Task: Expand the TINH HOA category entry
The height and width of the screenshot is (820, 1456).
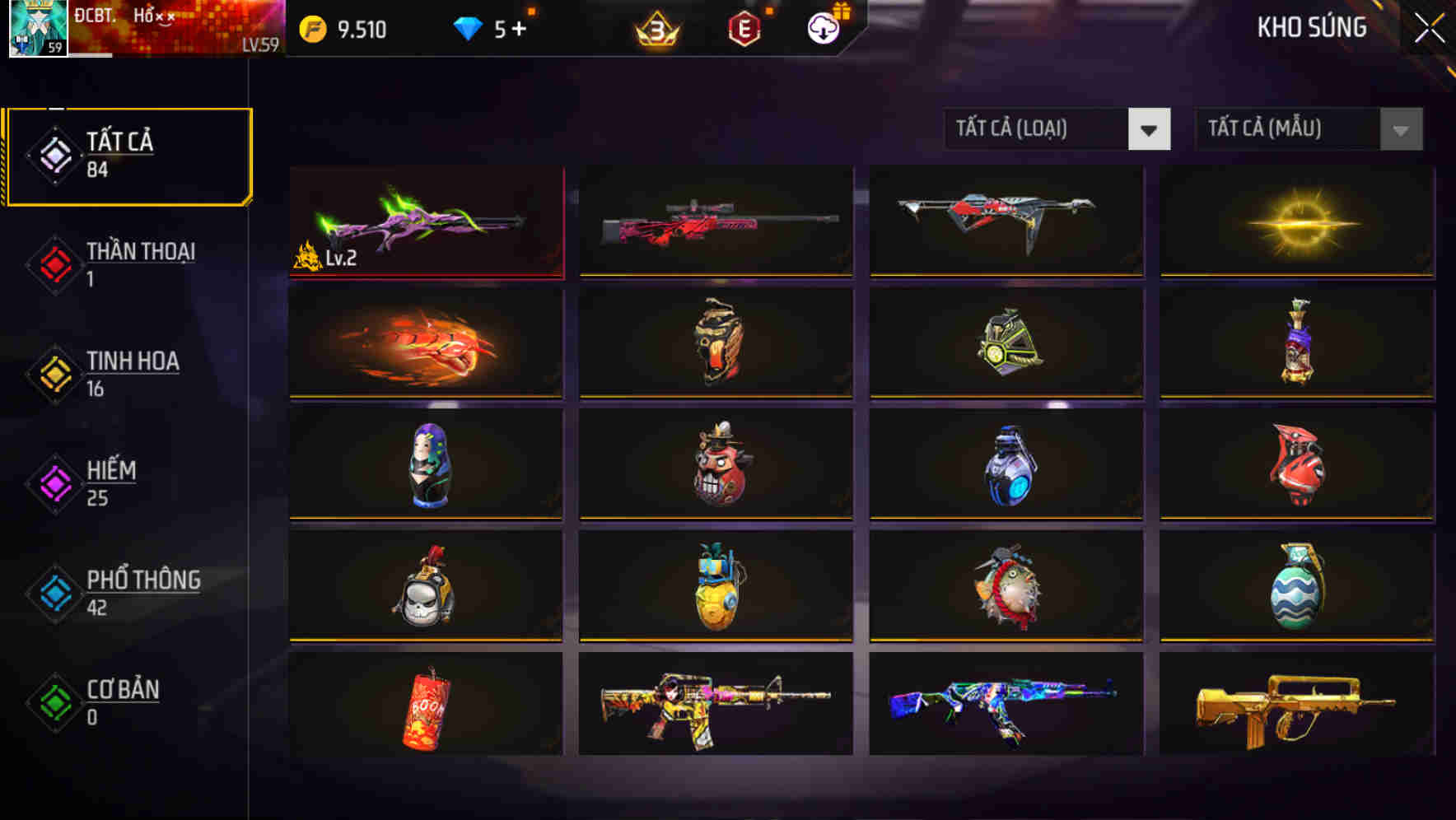Action: (x=53, y=373)
